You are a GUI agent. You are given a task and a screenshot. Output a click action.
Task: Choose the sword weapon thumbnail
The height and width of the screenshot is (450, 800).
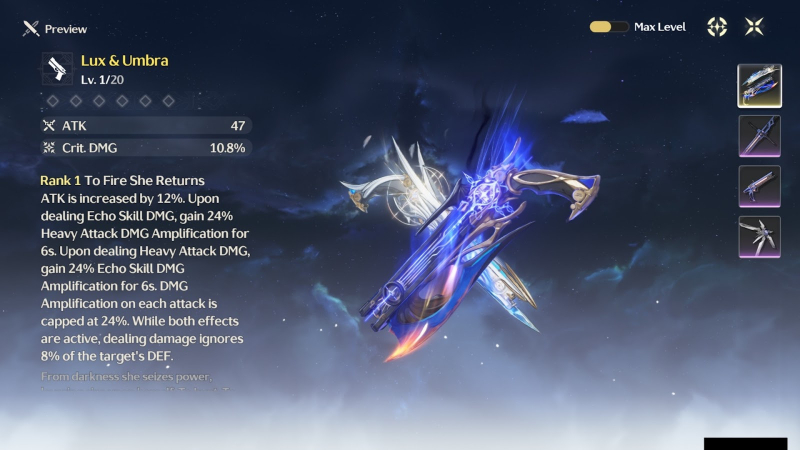[x=759, y=136]
